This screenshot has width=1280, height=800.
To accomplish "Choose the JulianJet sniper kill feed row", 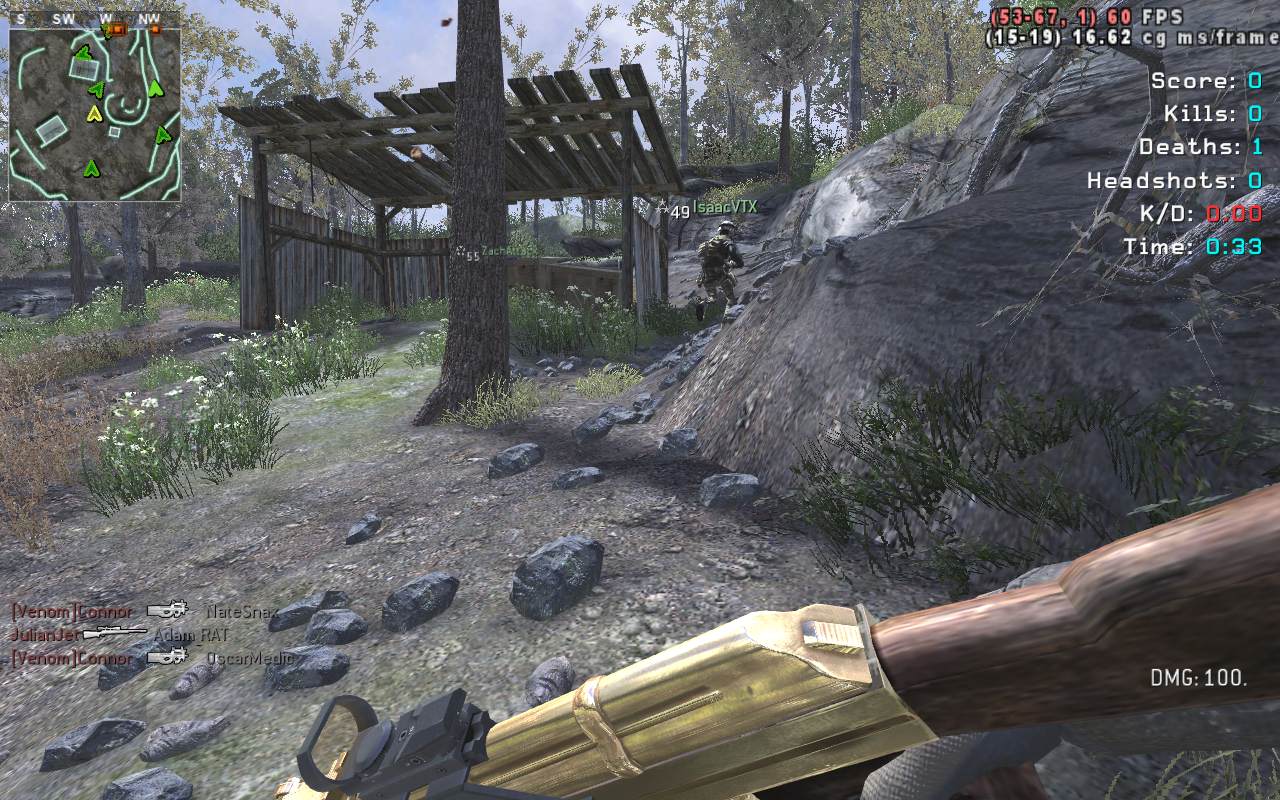I will click(x=120, y=634).
